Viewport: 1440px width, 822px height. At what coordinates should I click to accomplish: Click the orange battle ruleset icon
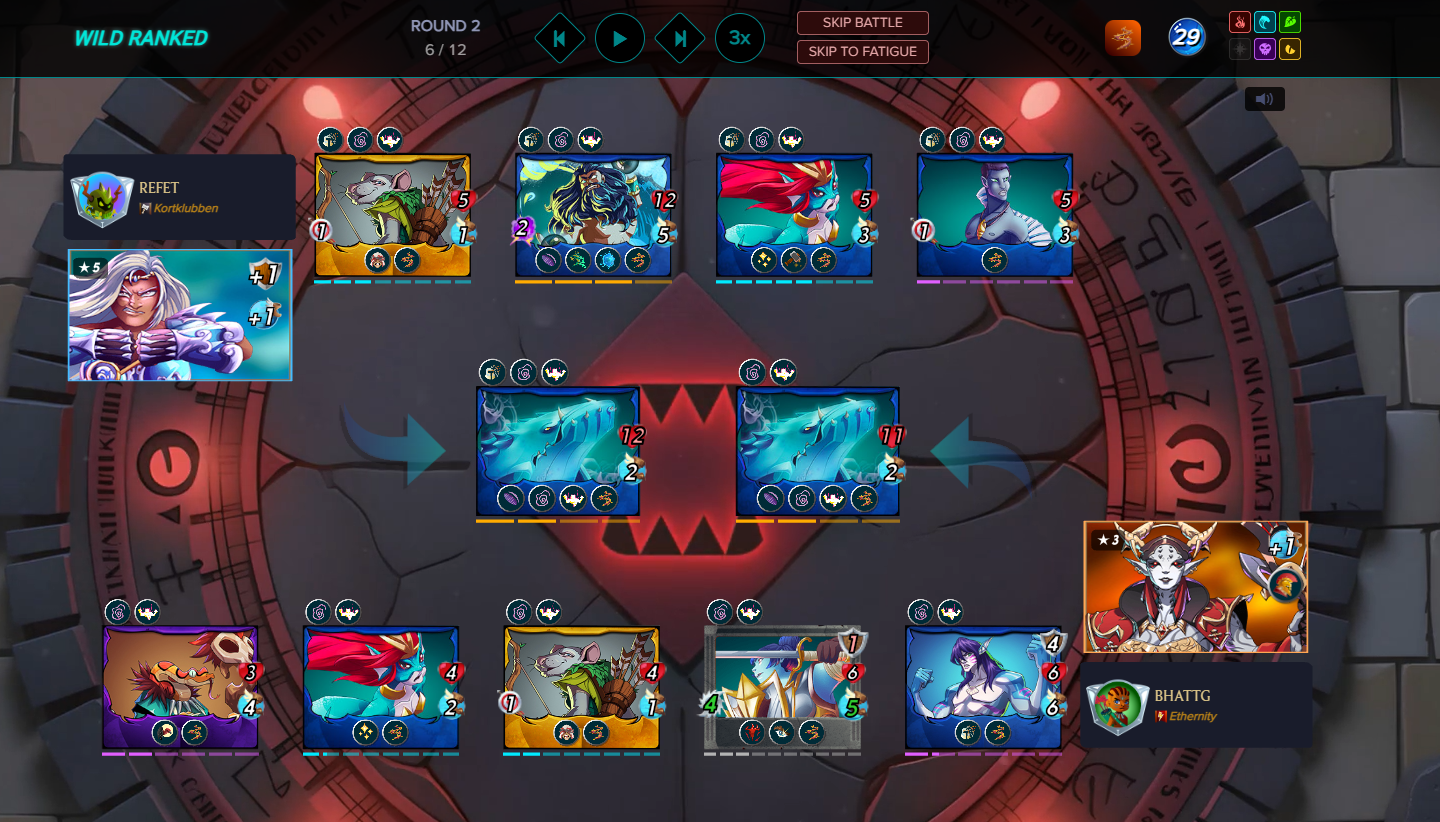[x=1123, y=38]
